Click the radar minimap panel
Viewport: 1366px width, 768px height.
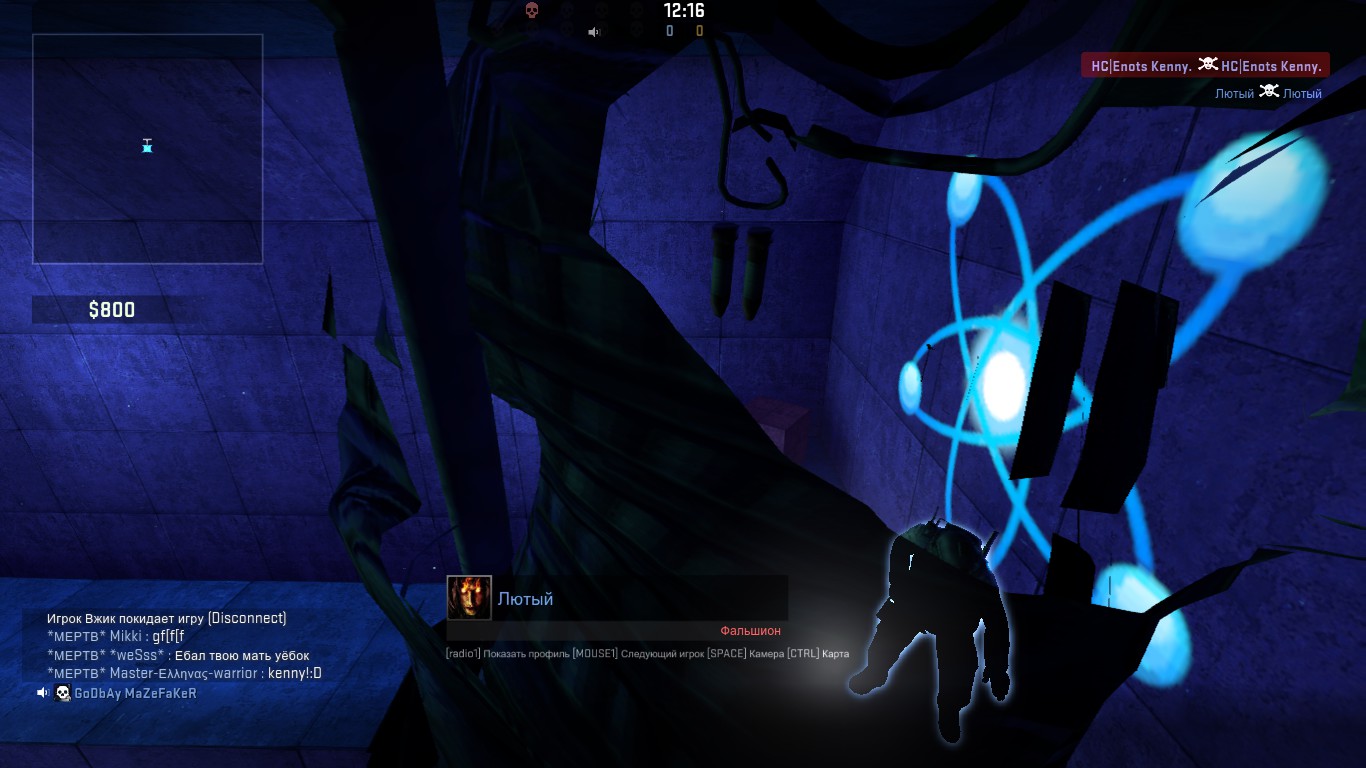coord(147,149)
